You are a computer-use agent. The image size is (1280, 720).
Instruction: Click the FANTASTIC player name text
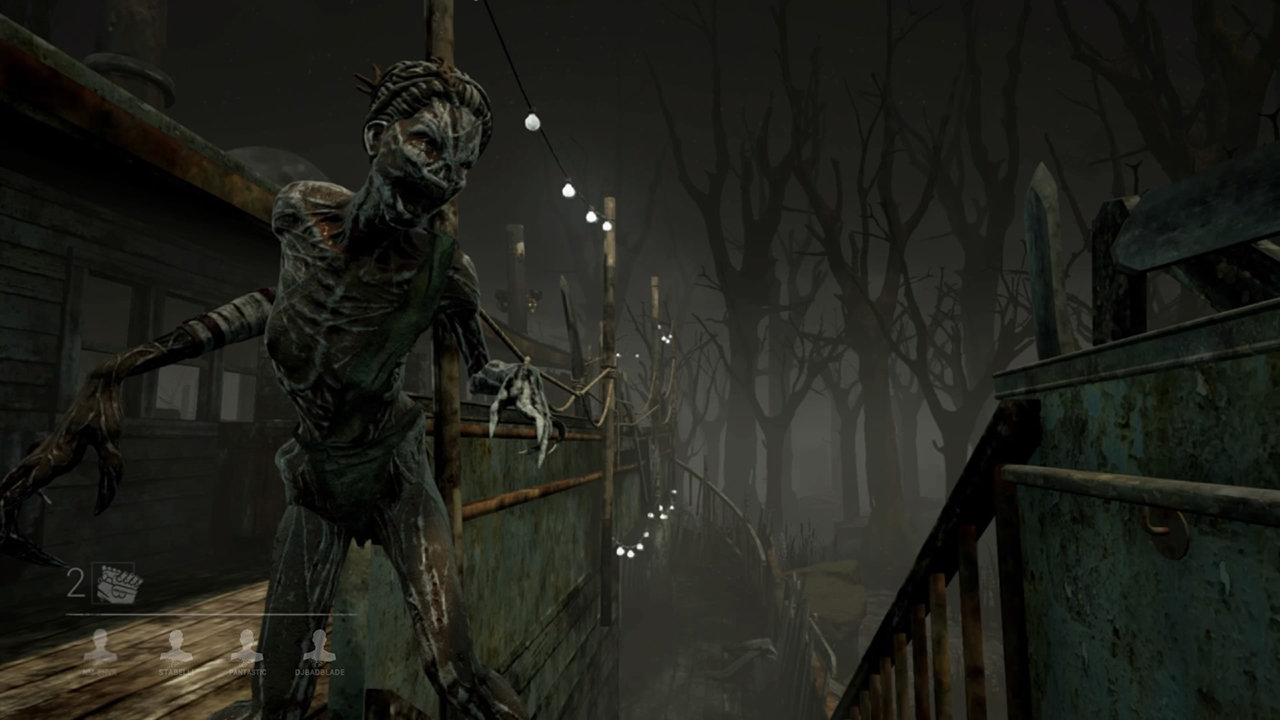pyautogui.click(x=248, y=672)
